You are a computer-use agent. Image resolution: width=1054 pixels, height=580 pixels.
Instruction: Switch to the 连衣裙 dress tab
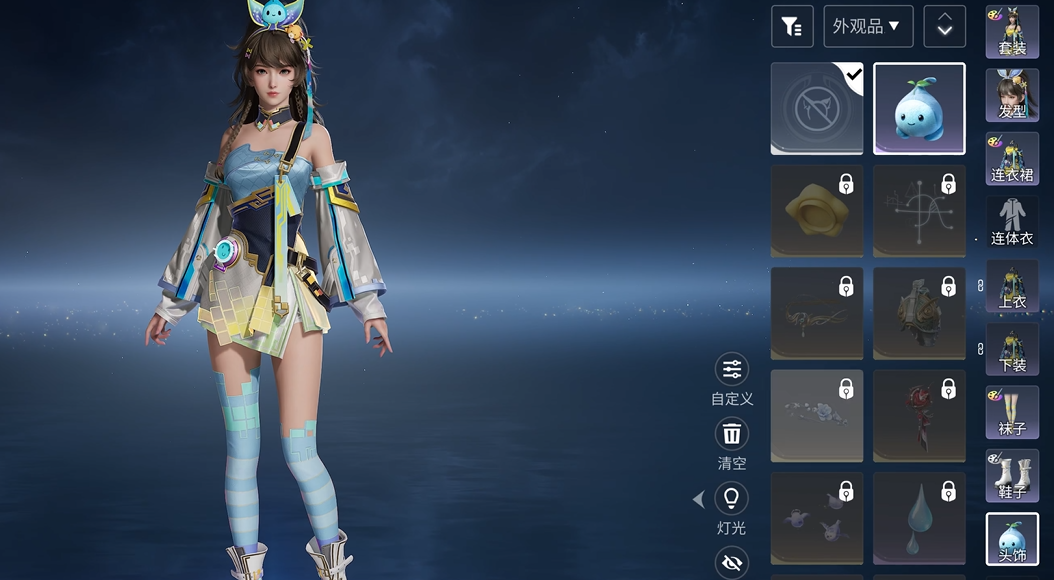point(1012,158)
